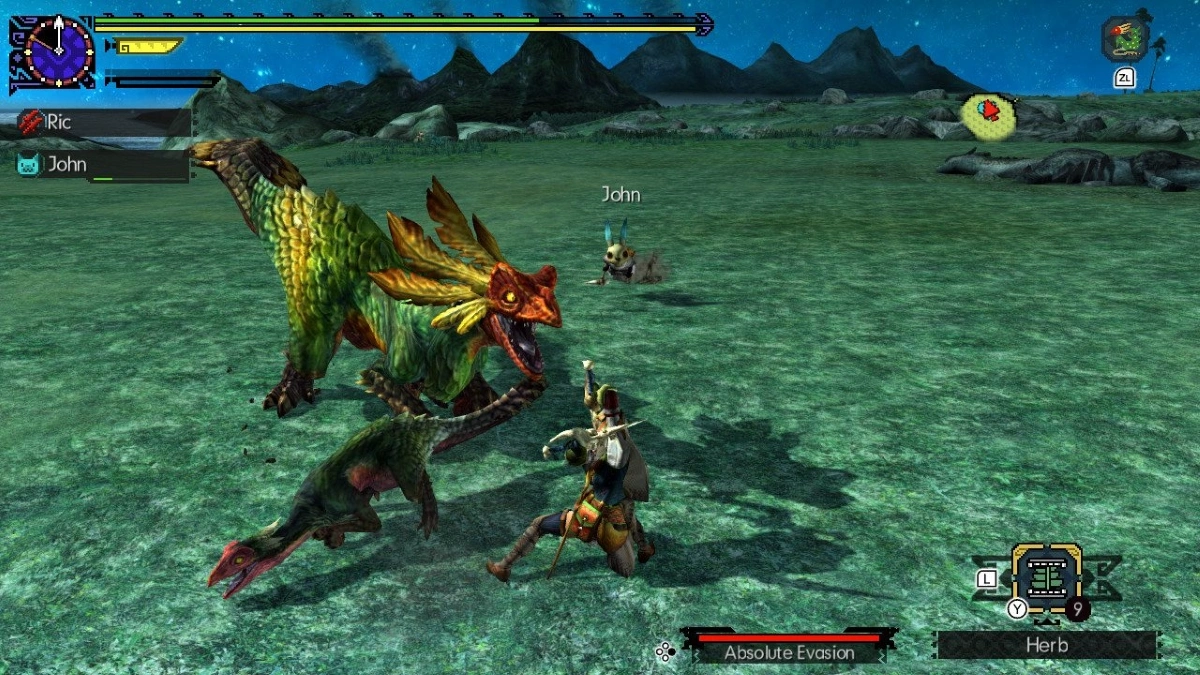Click the quest timer clock

coord(58,50)
